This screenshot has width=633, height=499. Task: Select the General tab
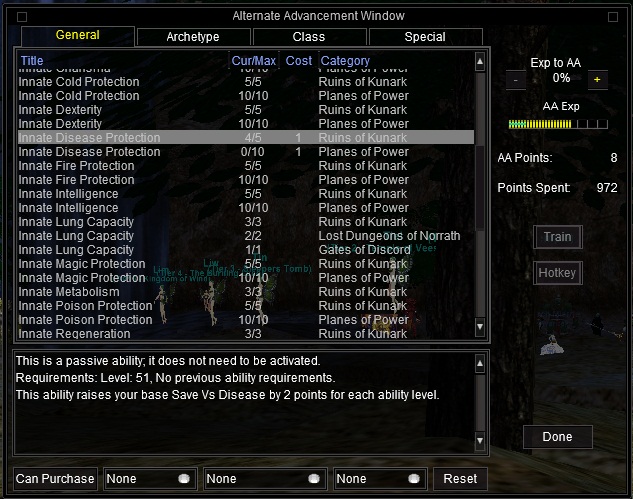pos(77,36)
